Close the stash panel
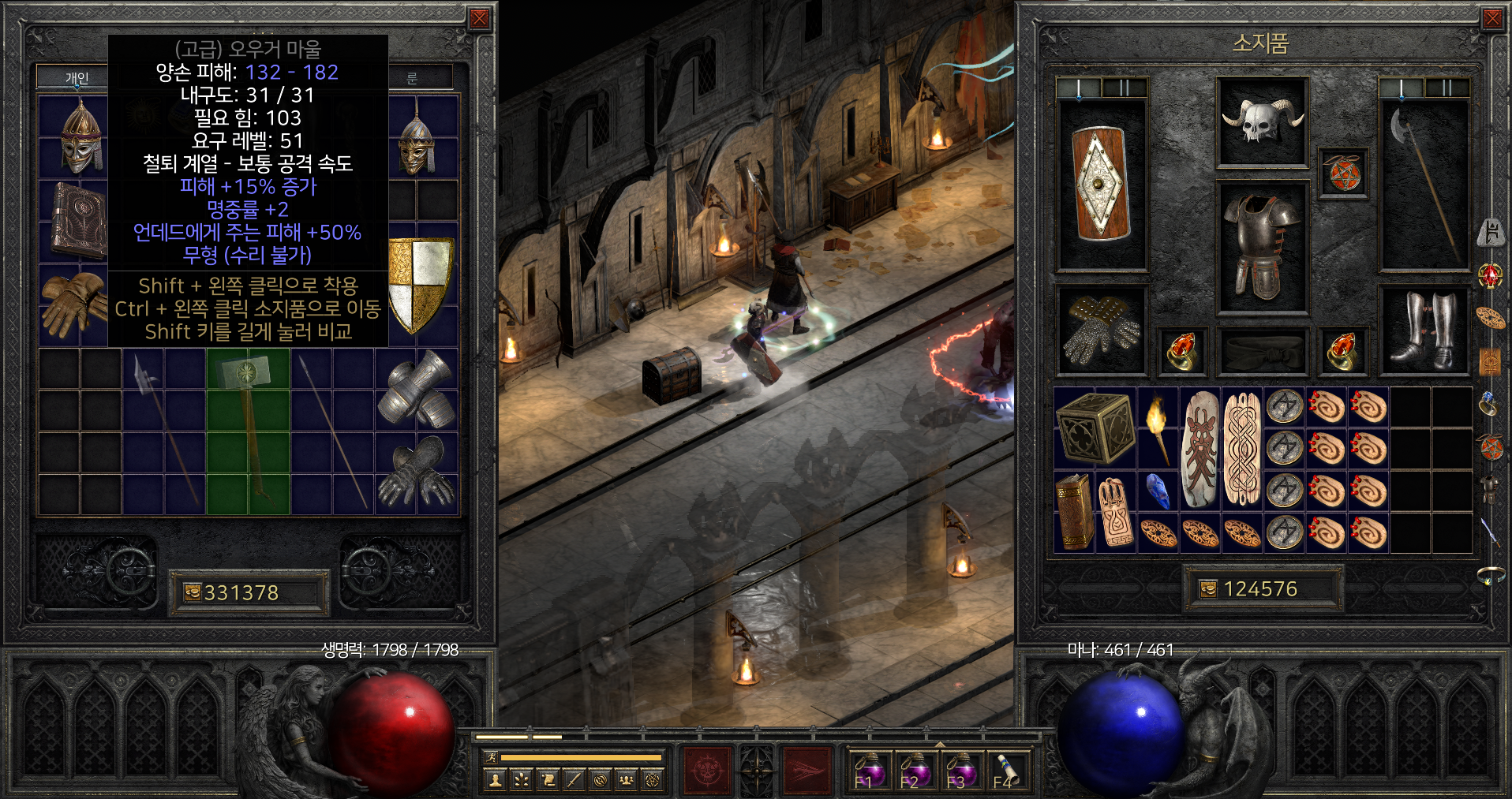 pos(479,19)
